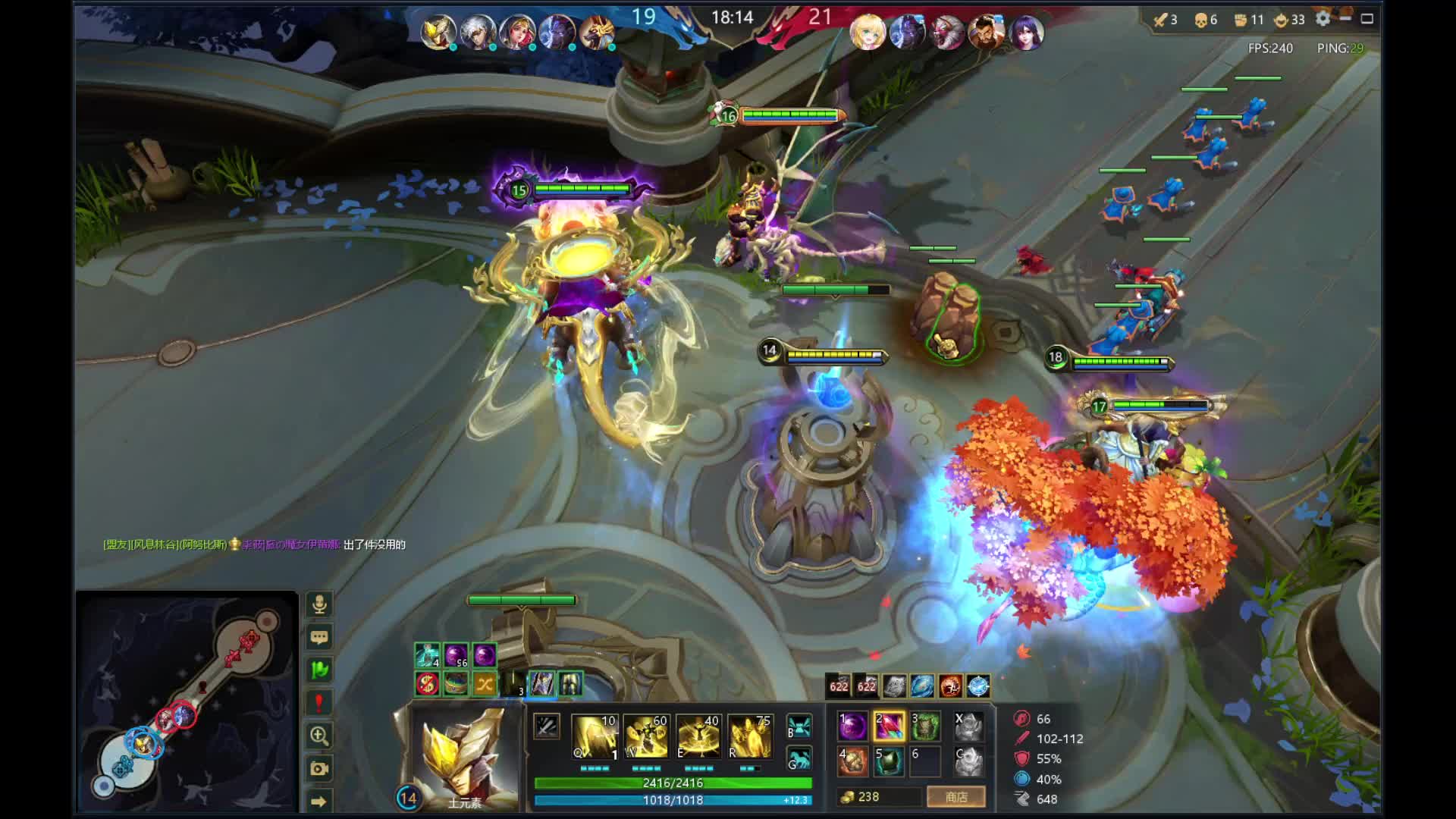The height and width of the screenshot is (819, 1456).
Task: Minimize the game window
Action: pos(1345,19)
